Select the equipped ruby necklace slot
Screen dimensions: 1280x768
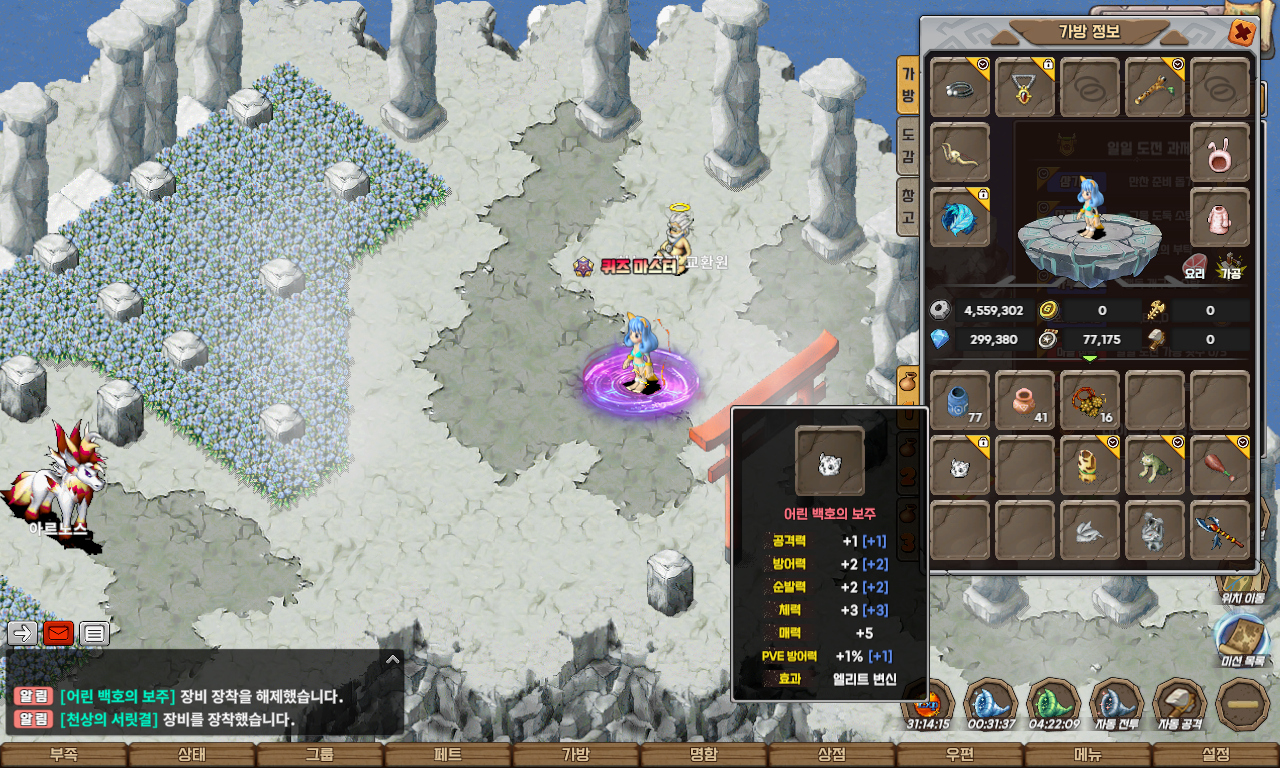pos(1025,88)
